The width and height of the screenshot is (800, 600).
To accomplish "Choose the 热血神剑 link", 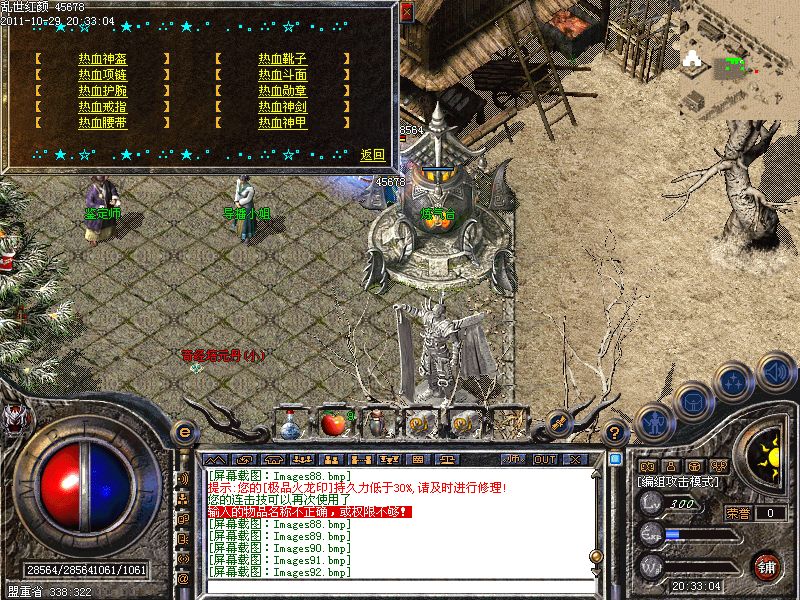I will coord(282,107).
